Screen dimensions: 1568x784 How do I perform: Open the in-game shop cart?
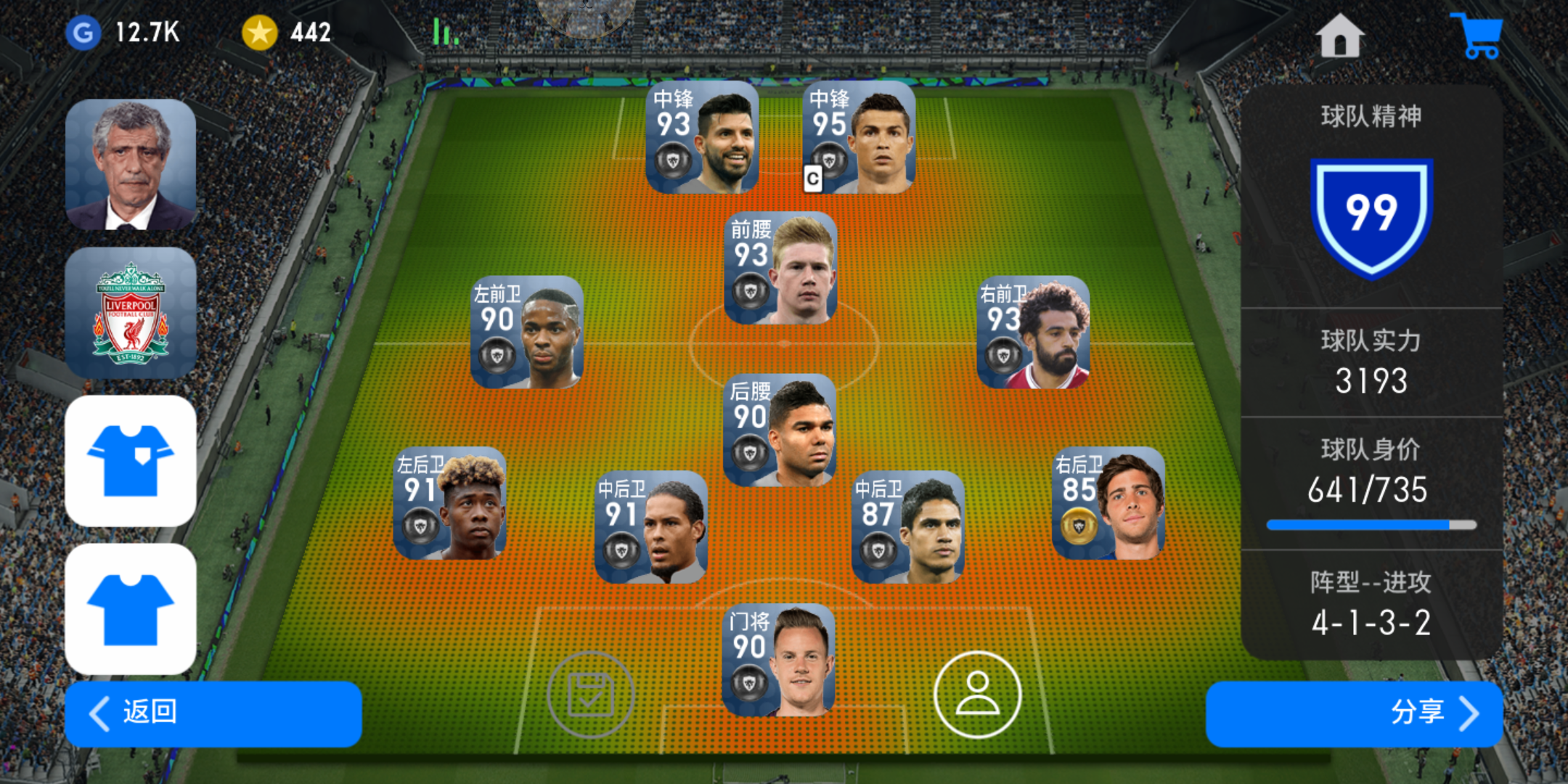(x=1477, y=35)
